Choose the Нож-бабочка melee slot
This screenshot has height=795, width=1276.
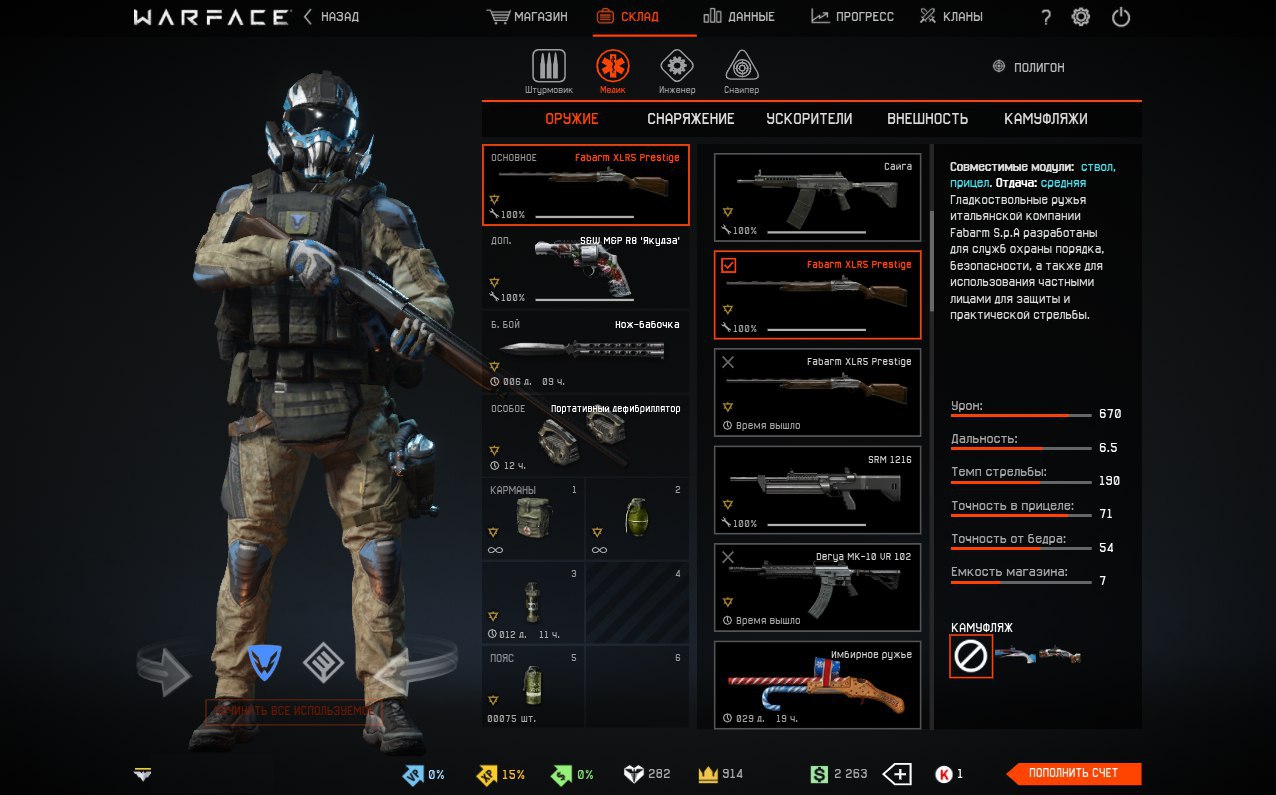click(x=586, y=352)
